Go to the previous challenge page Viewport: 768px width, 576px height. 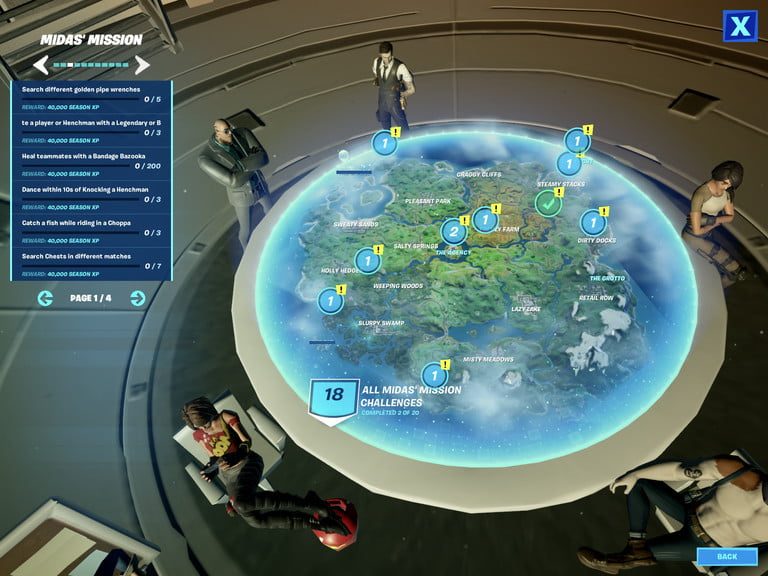[45, 298]
